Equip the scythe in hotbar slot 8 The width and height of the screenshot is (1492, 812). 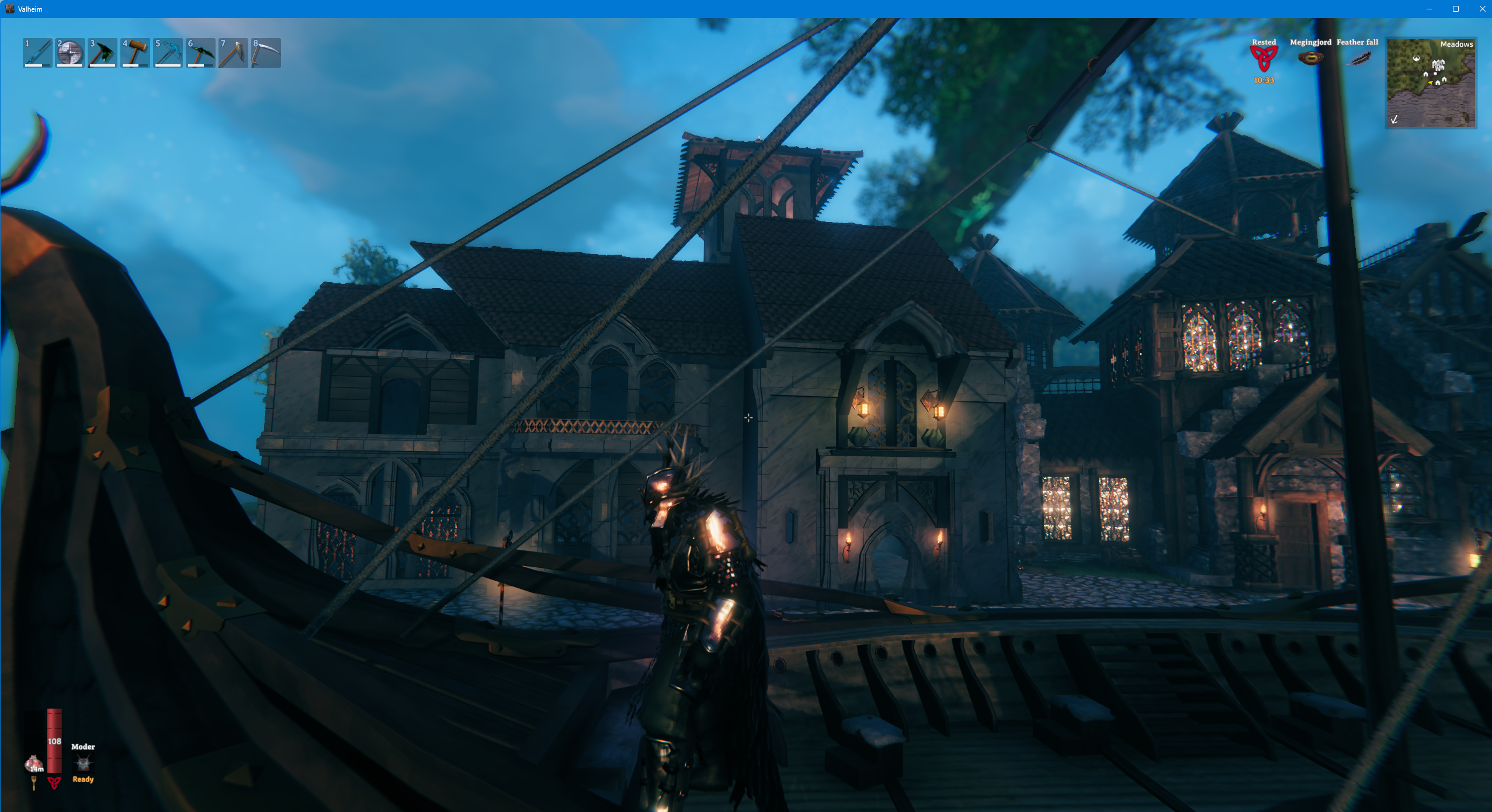click(266, 53)
